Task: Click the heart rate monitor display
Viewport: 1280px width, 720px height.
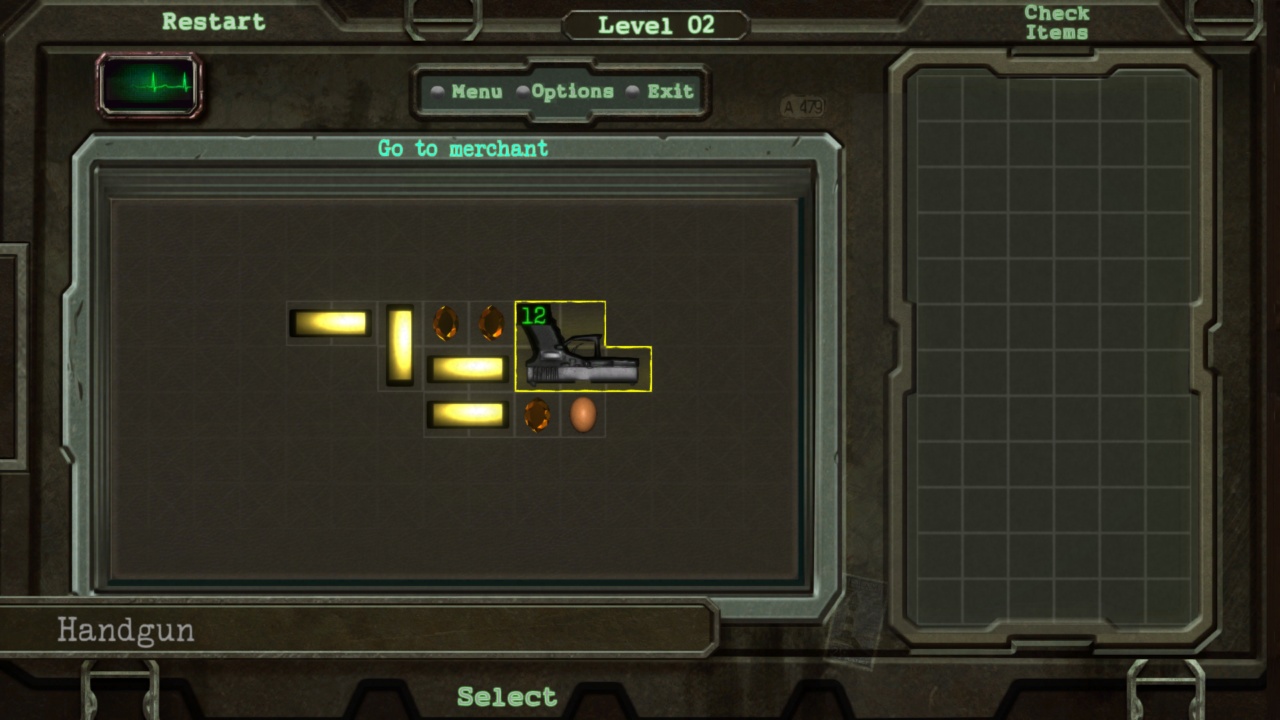Action: tap(148, 86)
